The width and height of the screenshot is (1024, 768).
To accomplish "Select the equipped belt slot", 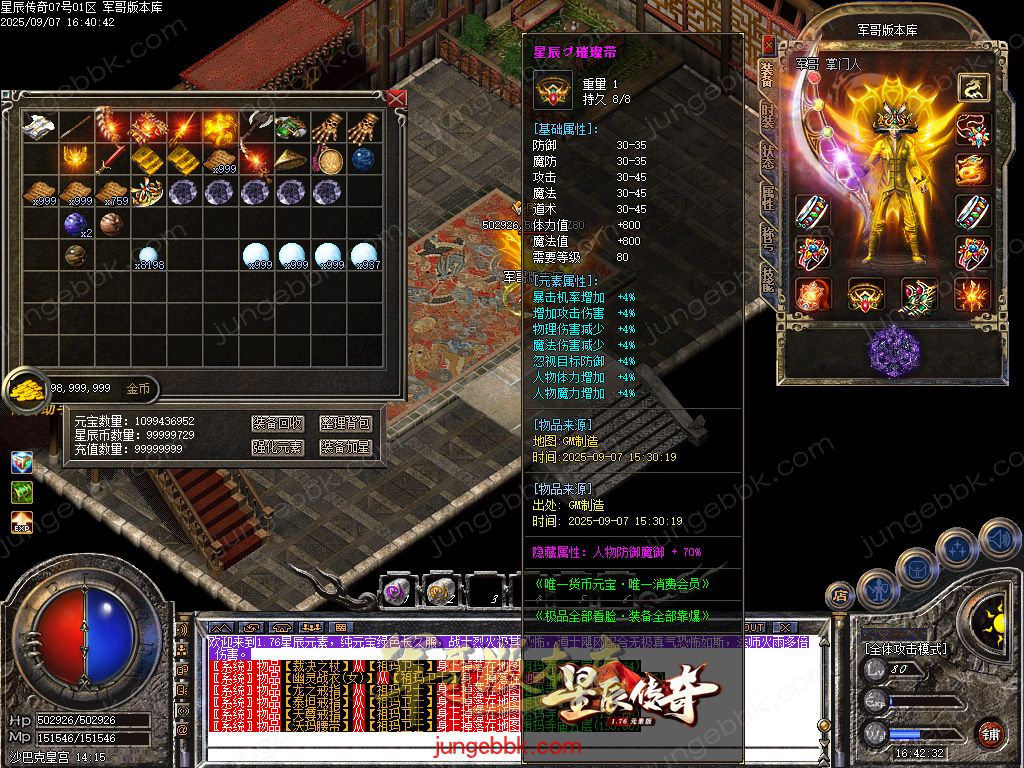I will (865, 295).
